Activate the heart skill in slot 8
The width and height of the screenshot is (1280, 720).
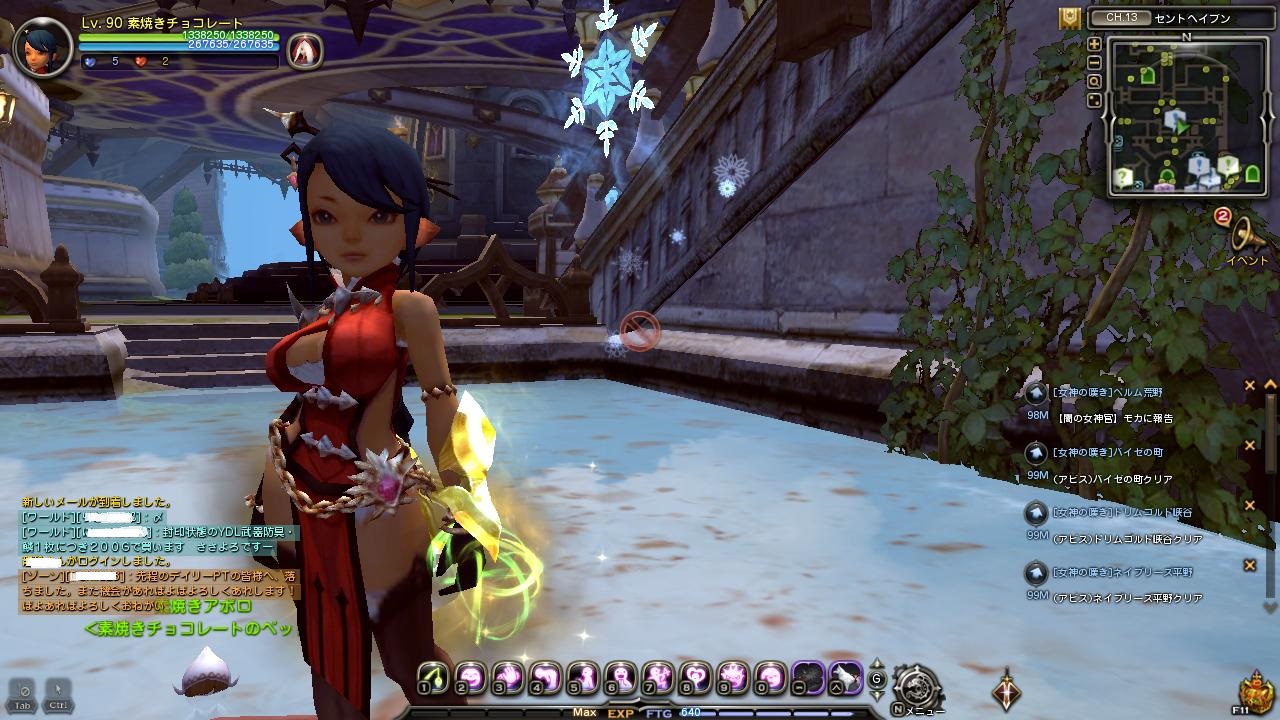pos(695,676)
